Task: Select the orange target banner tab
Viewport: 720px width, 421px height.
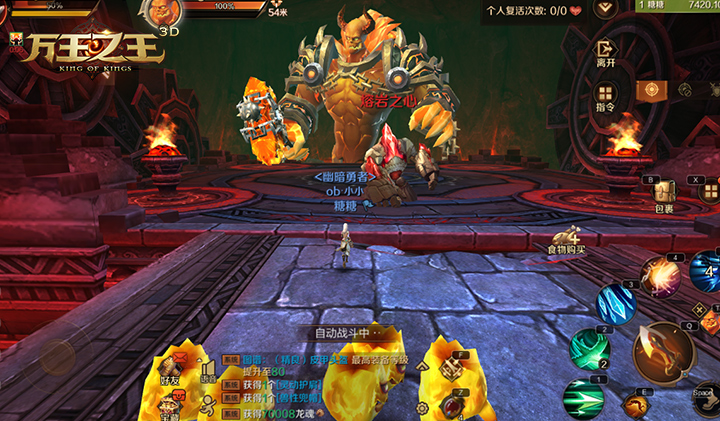Action: [652, 91]
